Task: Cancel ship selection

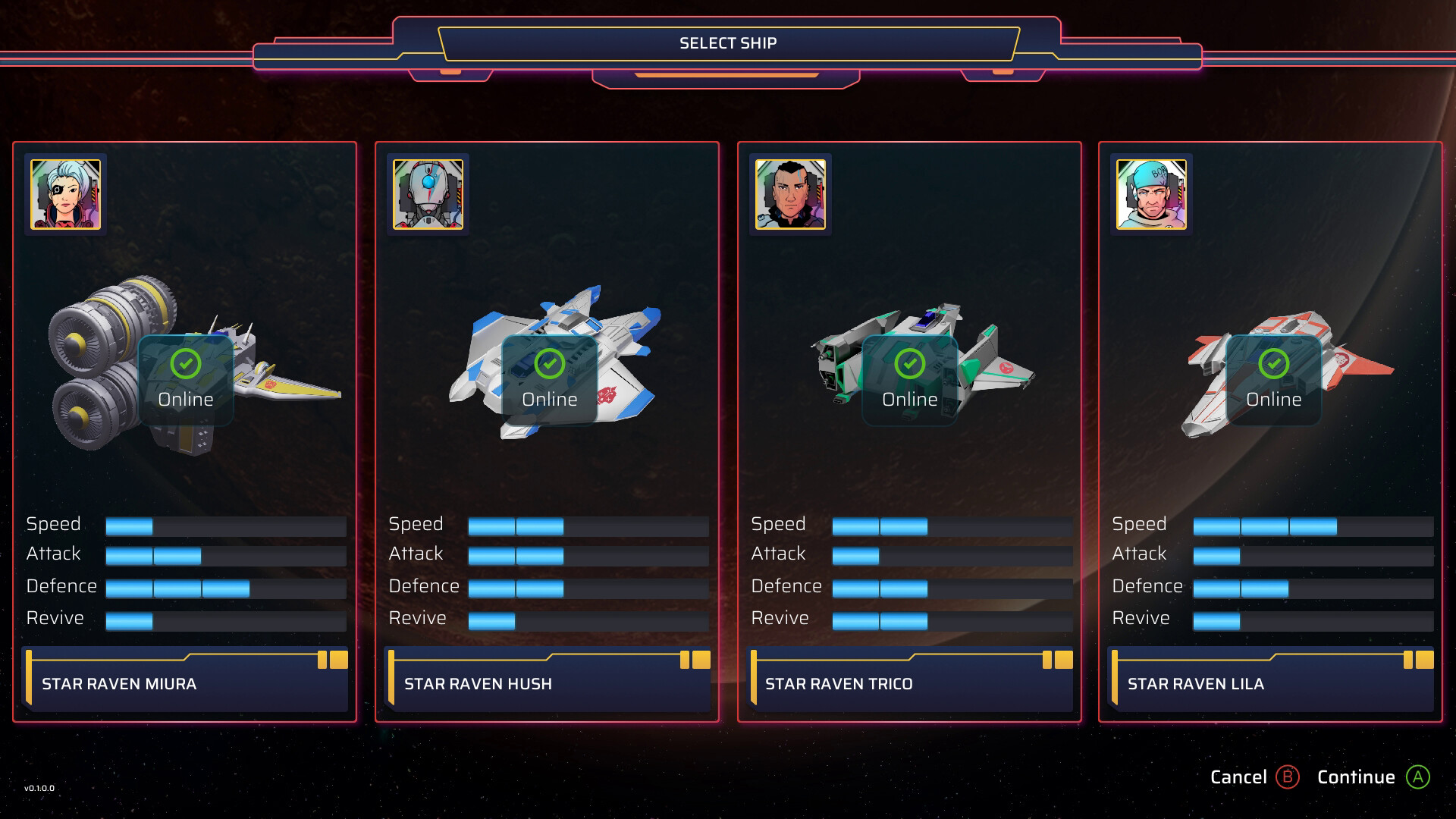Action: pos(1254,777)
